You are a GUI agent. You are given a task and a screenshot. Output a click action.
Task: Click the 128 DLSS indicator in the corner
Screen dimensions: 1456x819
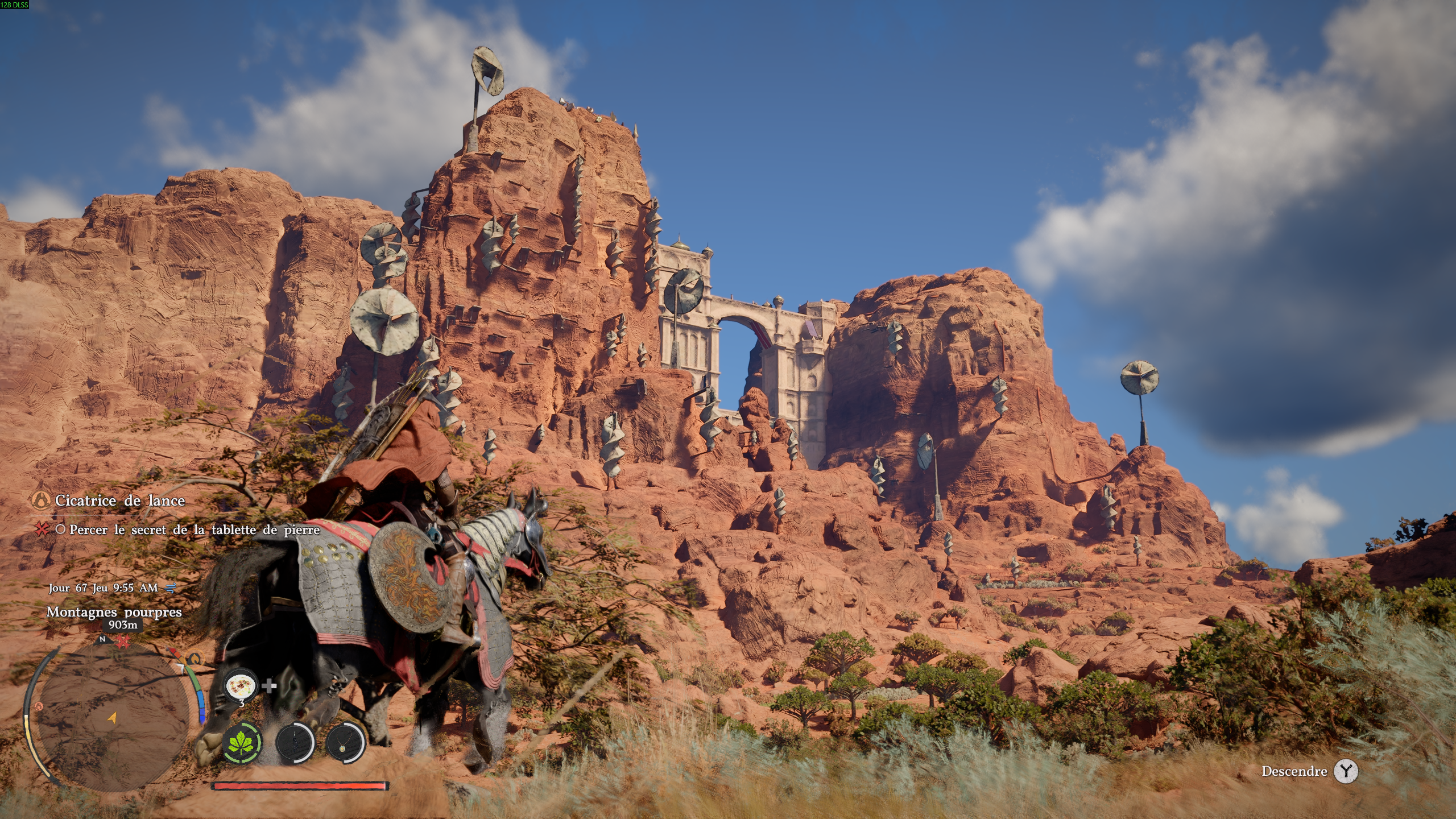click(14, 6)
